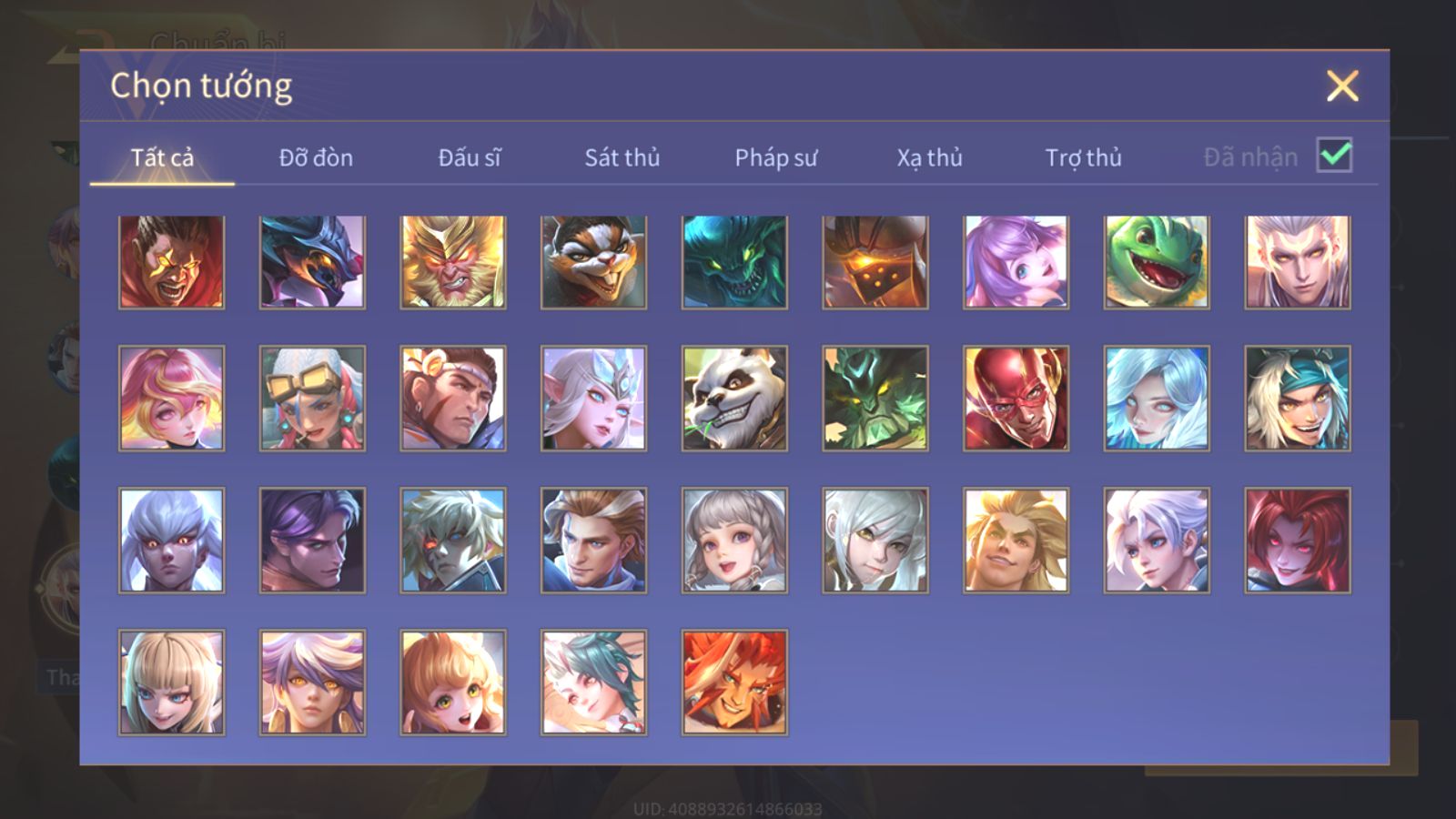Choose the dark teal beast hero
The height and width of the screenshot is (819, 1456).
click(734, 262)
